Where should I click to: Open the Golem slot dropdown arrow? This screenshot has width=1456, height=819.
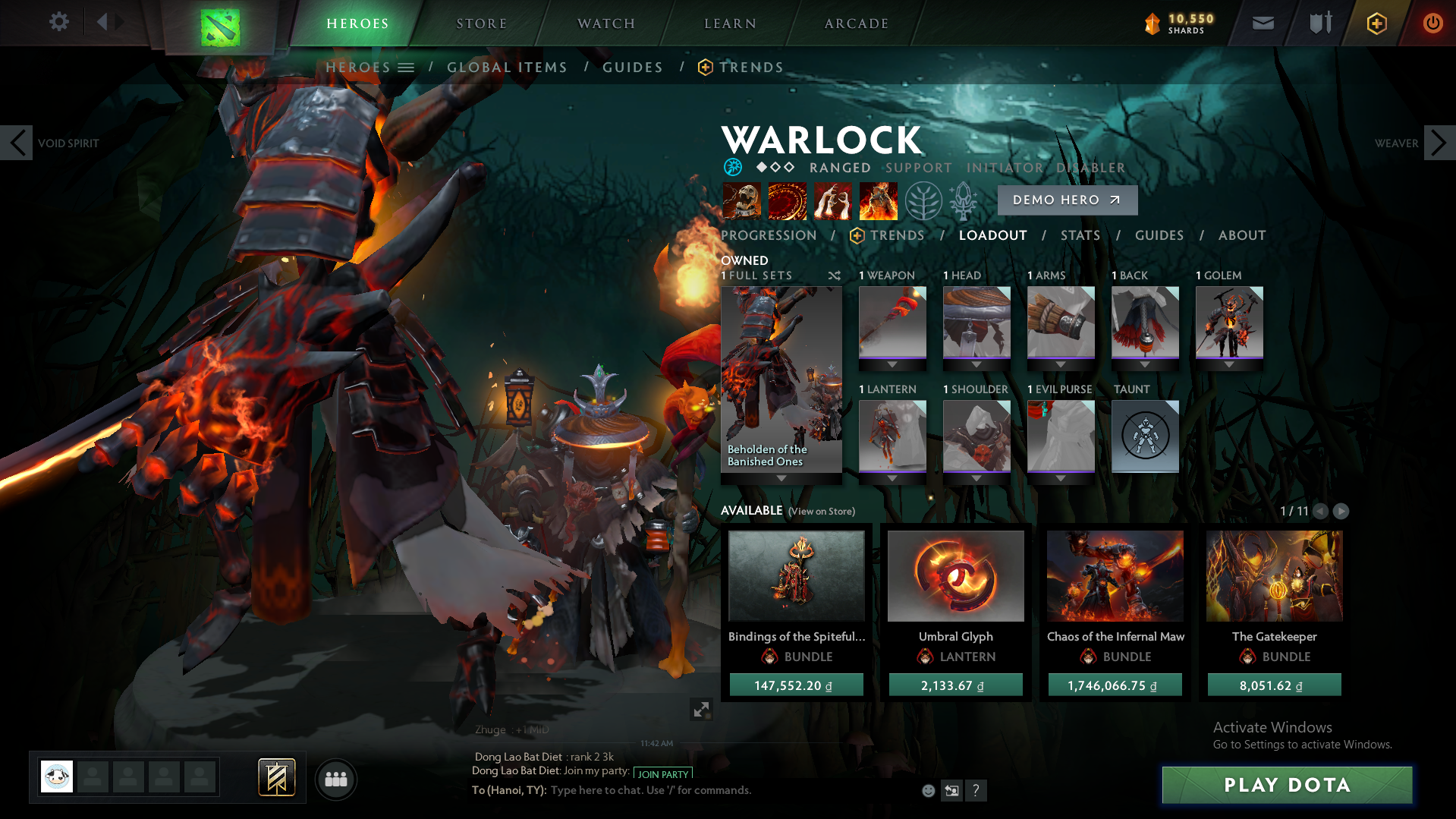coord(1229,364)
